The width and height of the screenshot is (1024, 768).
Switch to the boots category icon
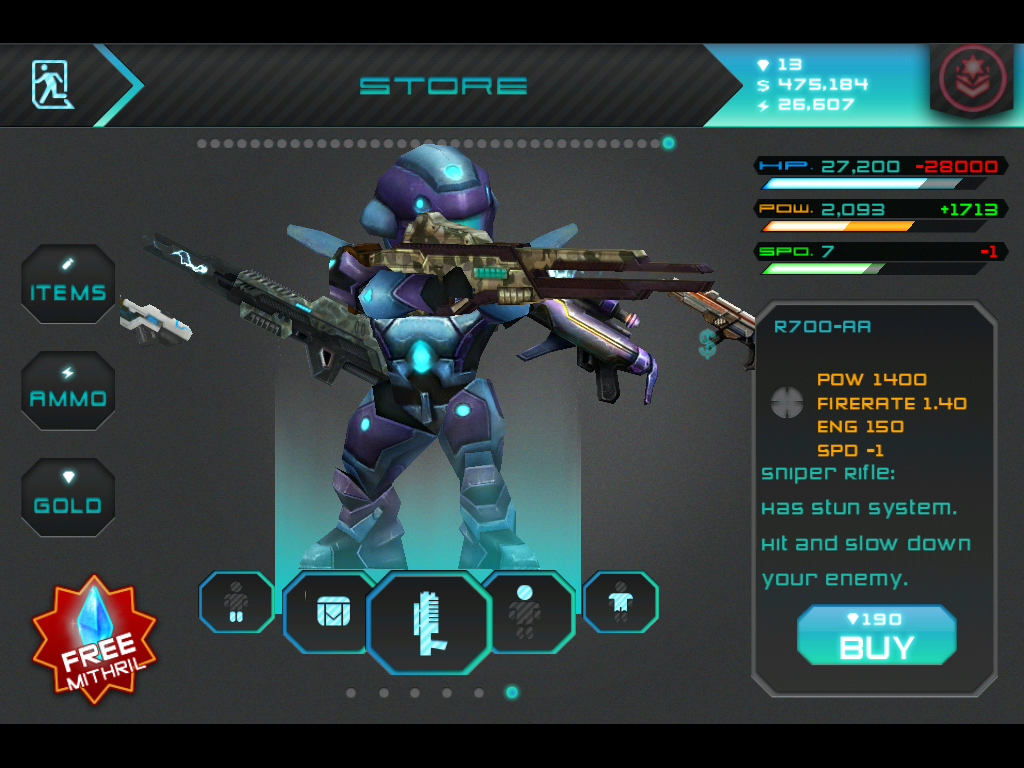tap(236, 602)
